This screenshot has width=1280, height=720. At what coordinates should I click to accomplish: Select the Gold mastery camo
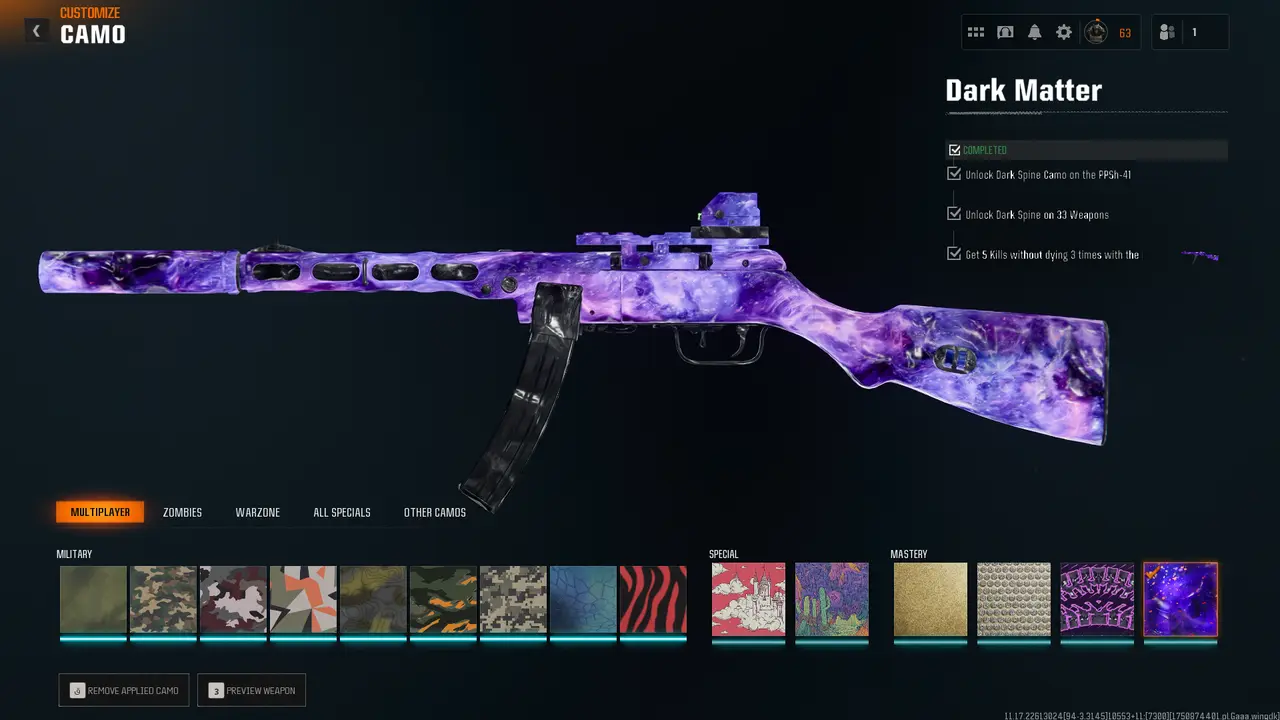(x=930, y=599)
